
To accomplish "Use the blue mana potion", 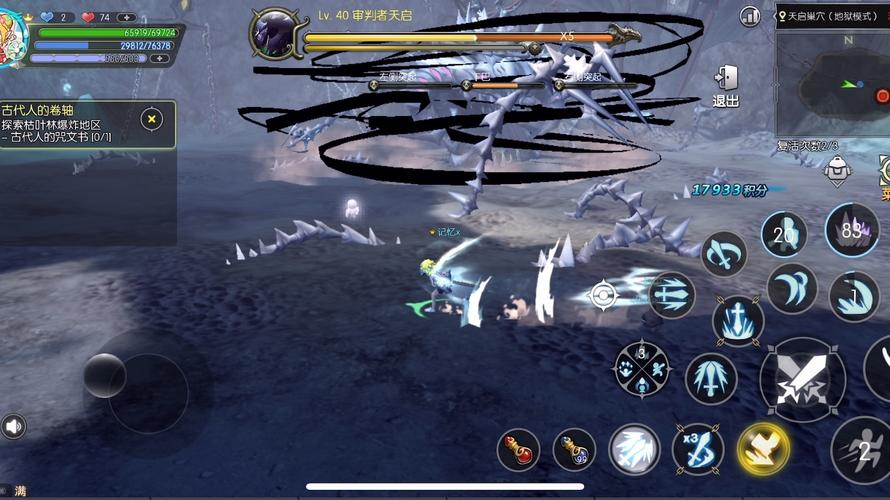I will (574, 450).
